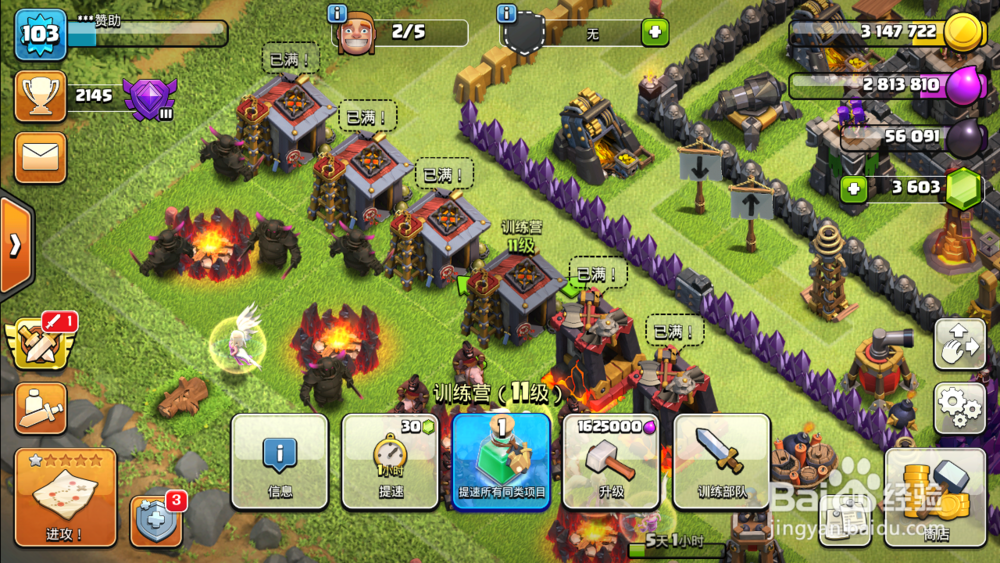The width and height of the screenshot is (1000, 563).
Task: Open the blue shield icon with 3 notifications
Action: (x=155, y=521)
